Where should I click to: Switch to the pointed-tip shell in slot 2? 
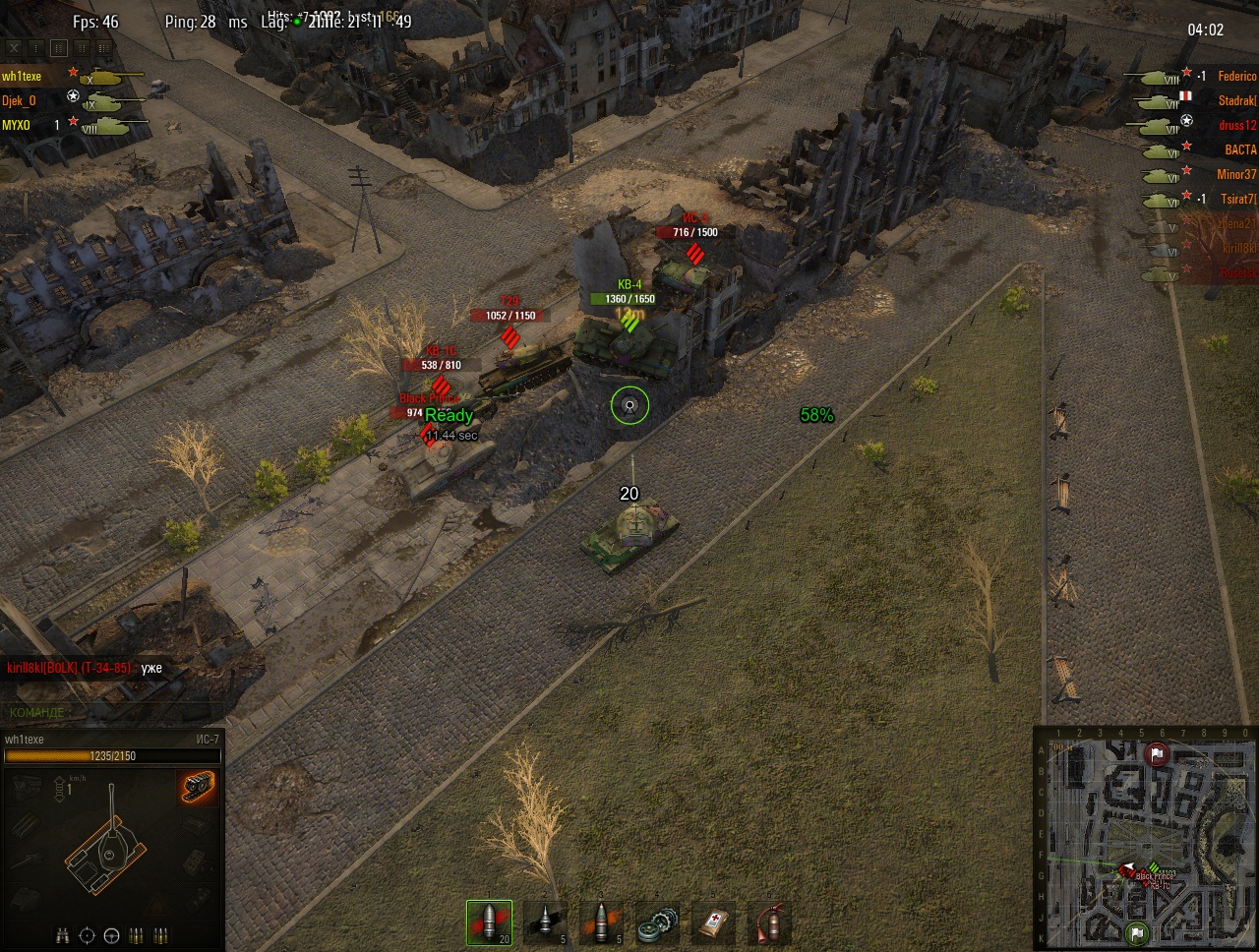point(545,923)
